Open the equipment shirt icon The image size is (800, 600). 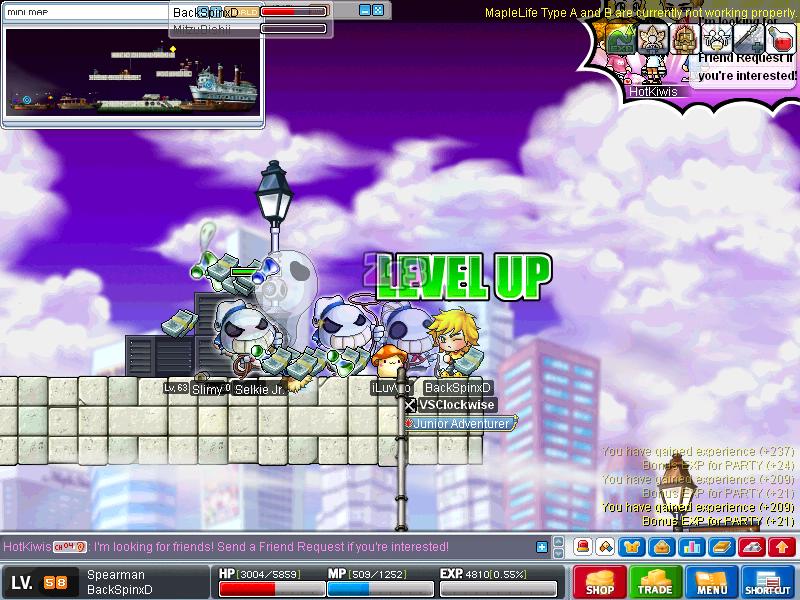(x=634, y=547)
